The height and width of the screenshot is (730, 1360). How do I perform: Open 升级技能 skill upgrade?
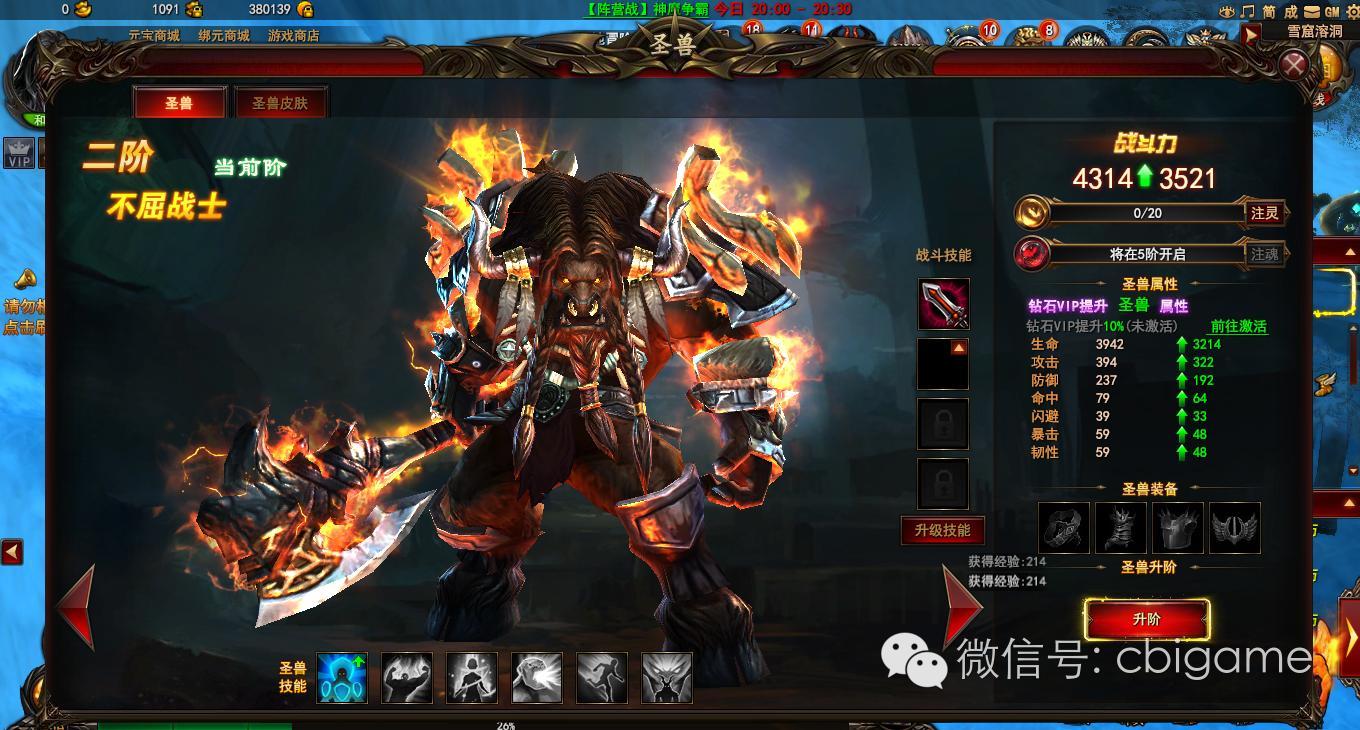pyautogui.click(x=942, y=530)
